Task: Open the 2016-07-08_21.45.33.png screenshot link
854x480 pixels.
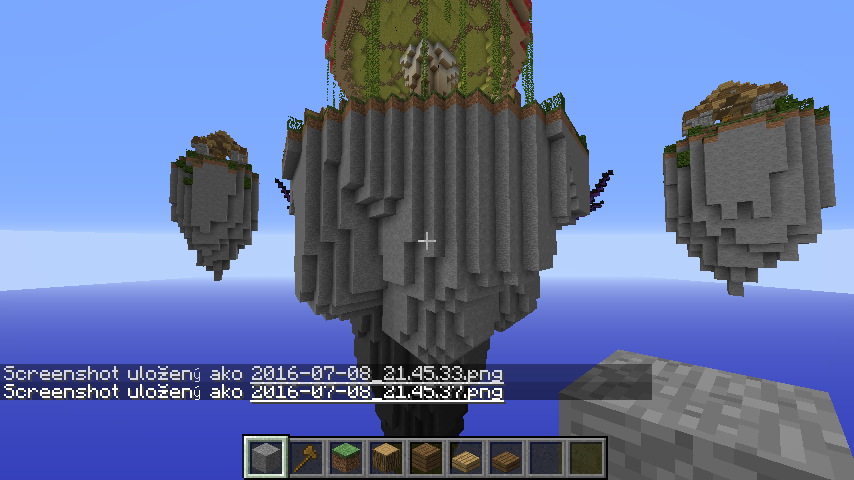Action: [x=376, y=373]
